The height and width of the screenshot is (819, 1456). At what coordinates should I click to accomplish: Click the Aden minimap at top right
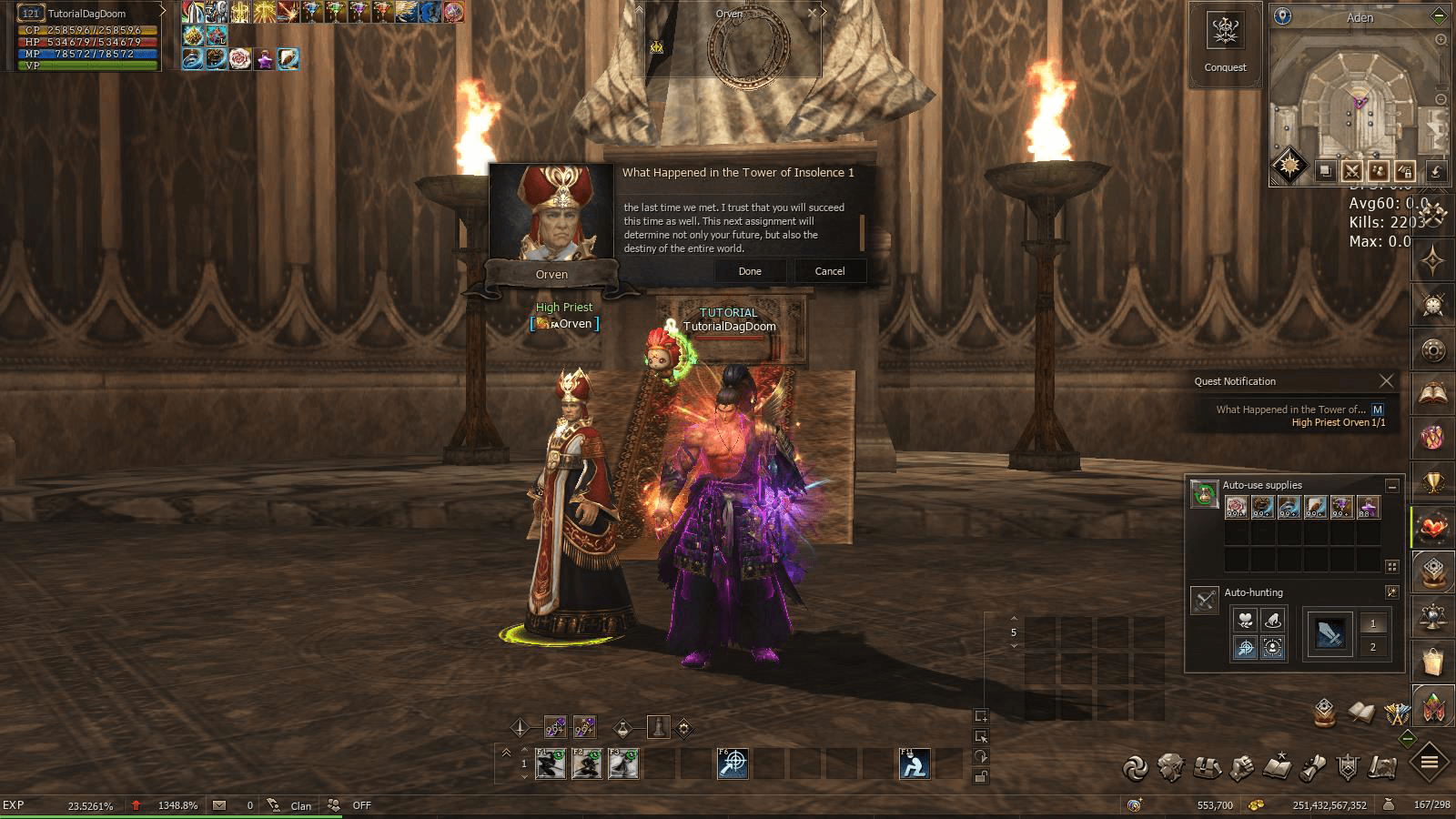pyautogui.click(x=1356, y=100)
